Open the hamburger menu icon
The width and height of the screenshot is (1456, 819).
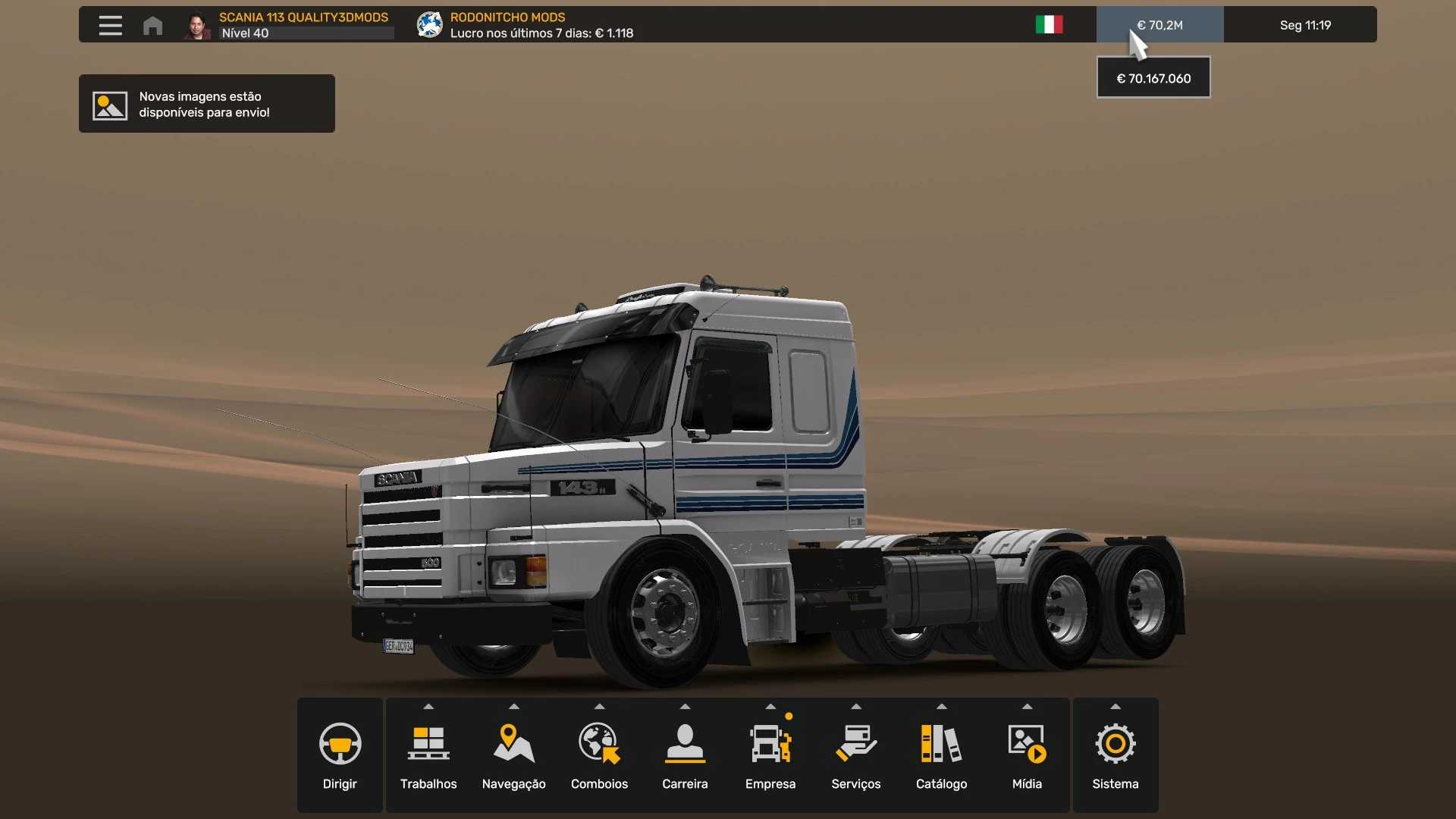110,25
